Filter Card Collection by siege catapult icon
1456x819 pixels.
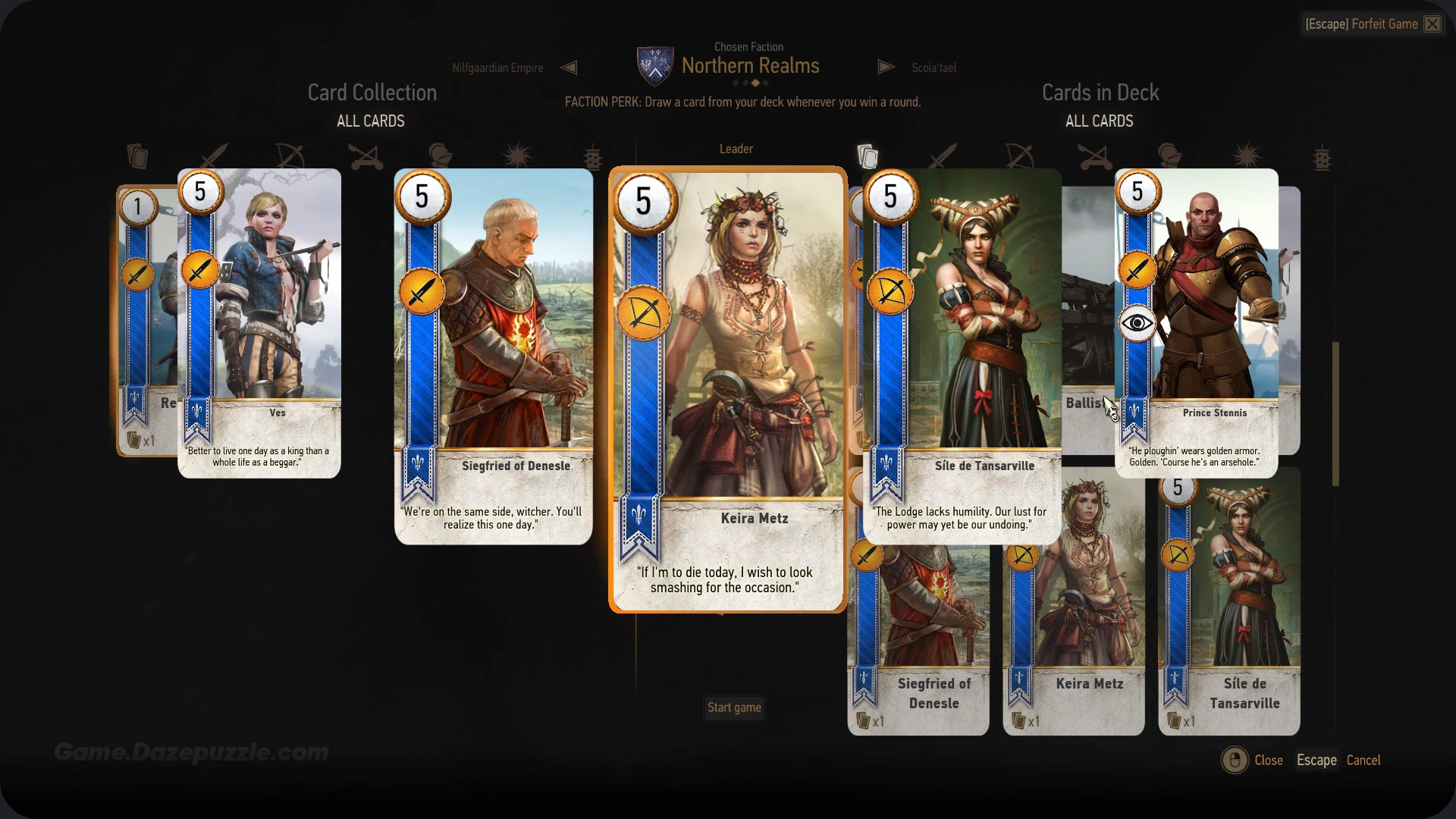pyautogui.click(x=364, y=155)
